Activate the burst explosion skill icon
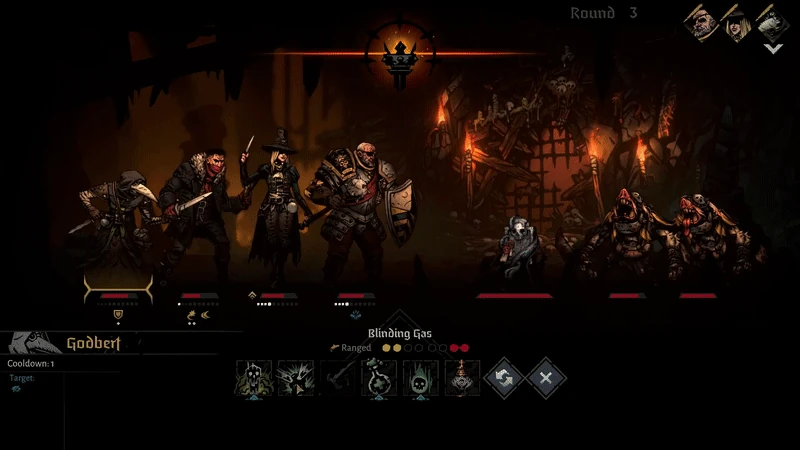This screenshot has height=450, width=800. 296,379
